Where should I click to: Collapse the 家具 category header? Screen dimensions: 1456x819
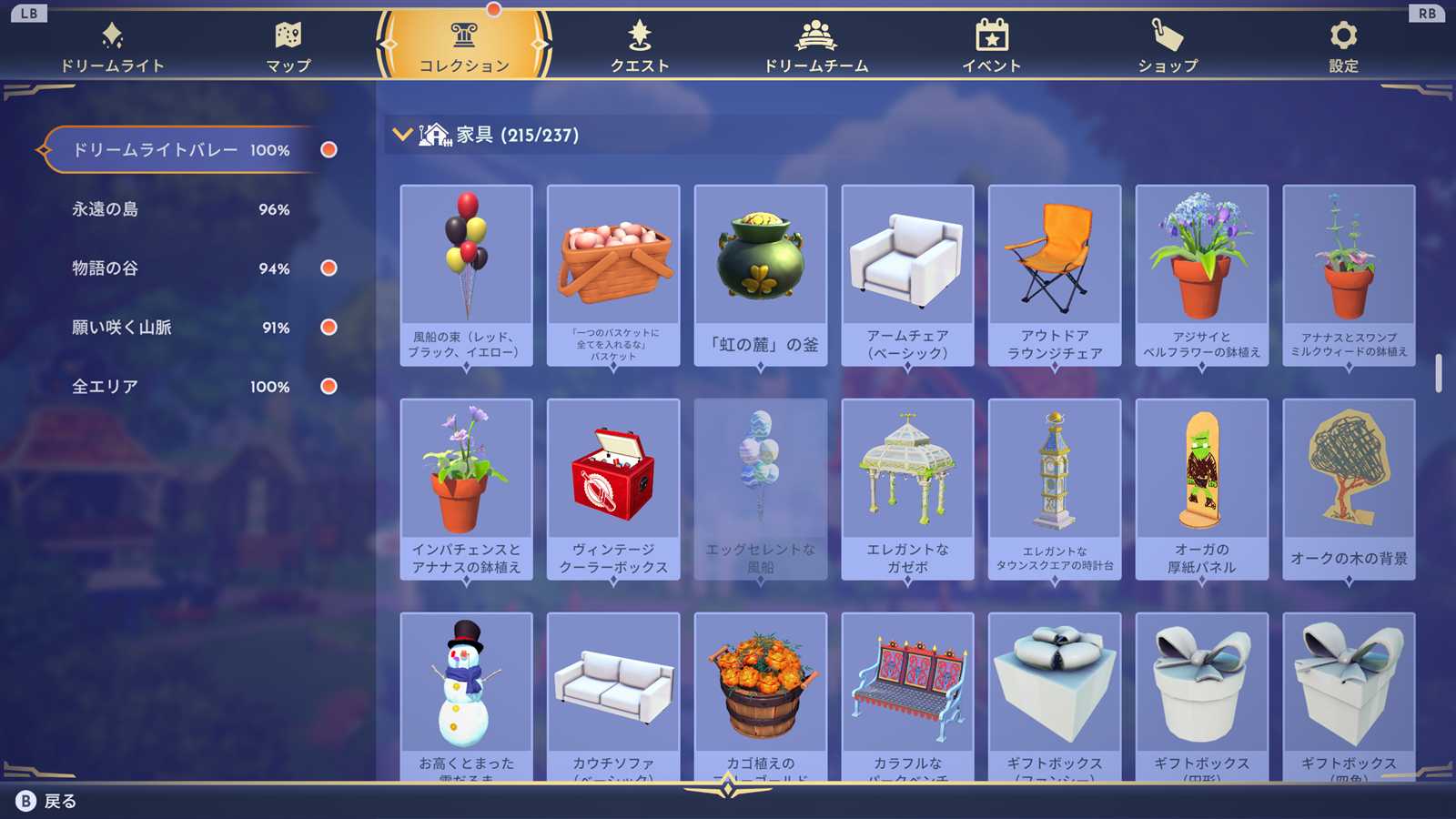click(402, 135)
